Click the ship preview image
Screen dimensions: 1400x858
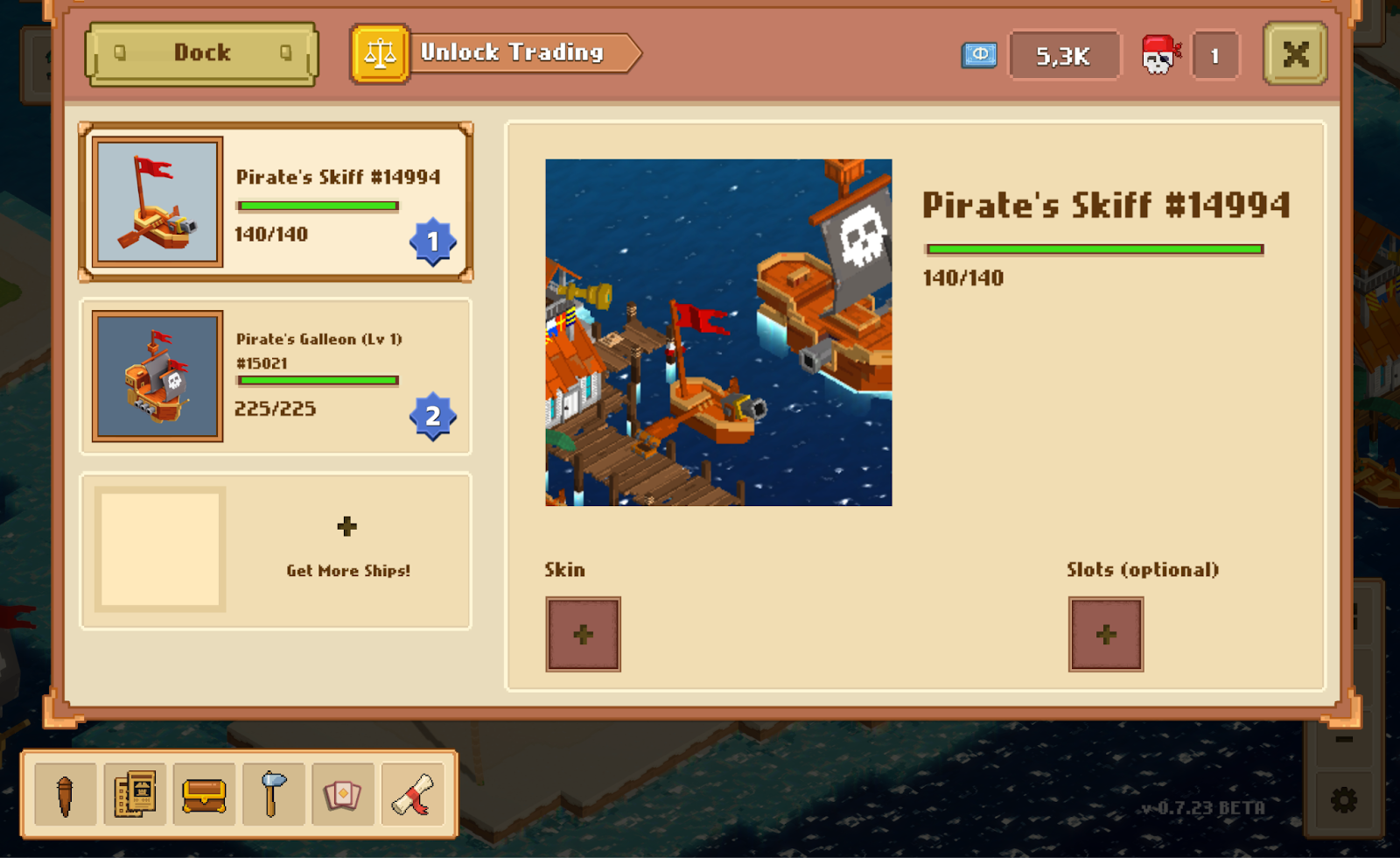(718, 331)
